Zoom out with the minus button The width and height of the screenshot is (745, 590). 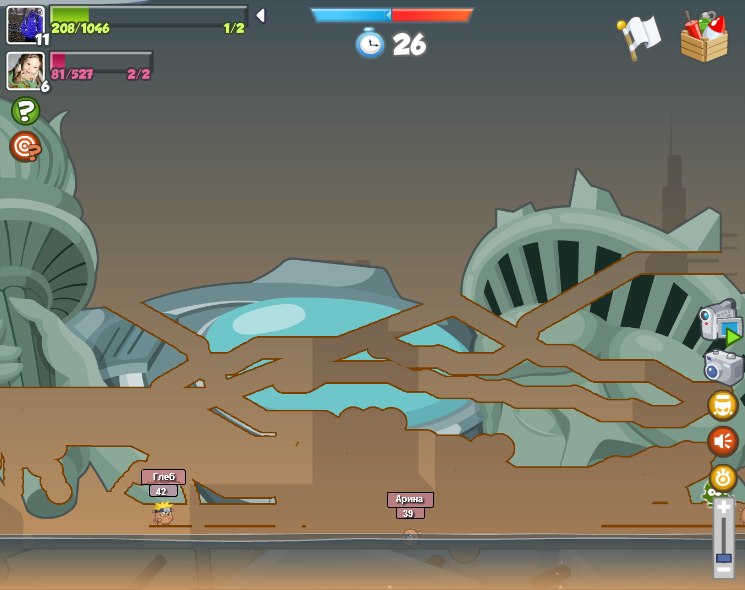723,570
